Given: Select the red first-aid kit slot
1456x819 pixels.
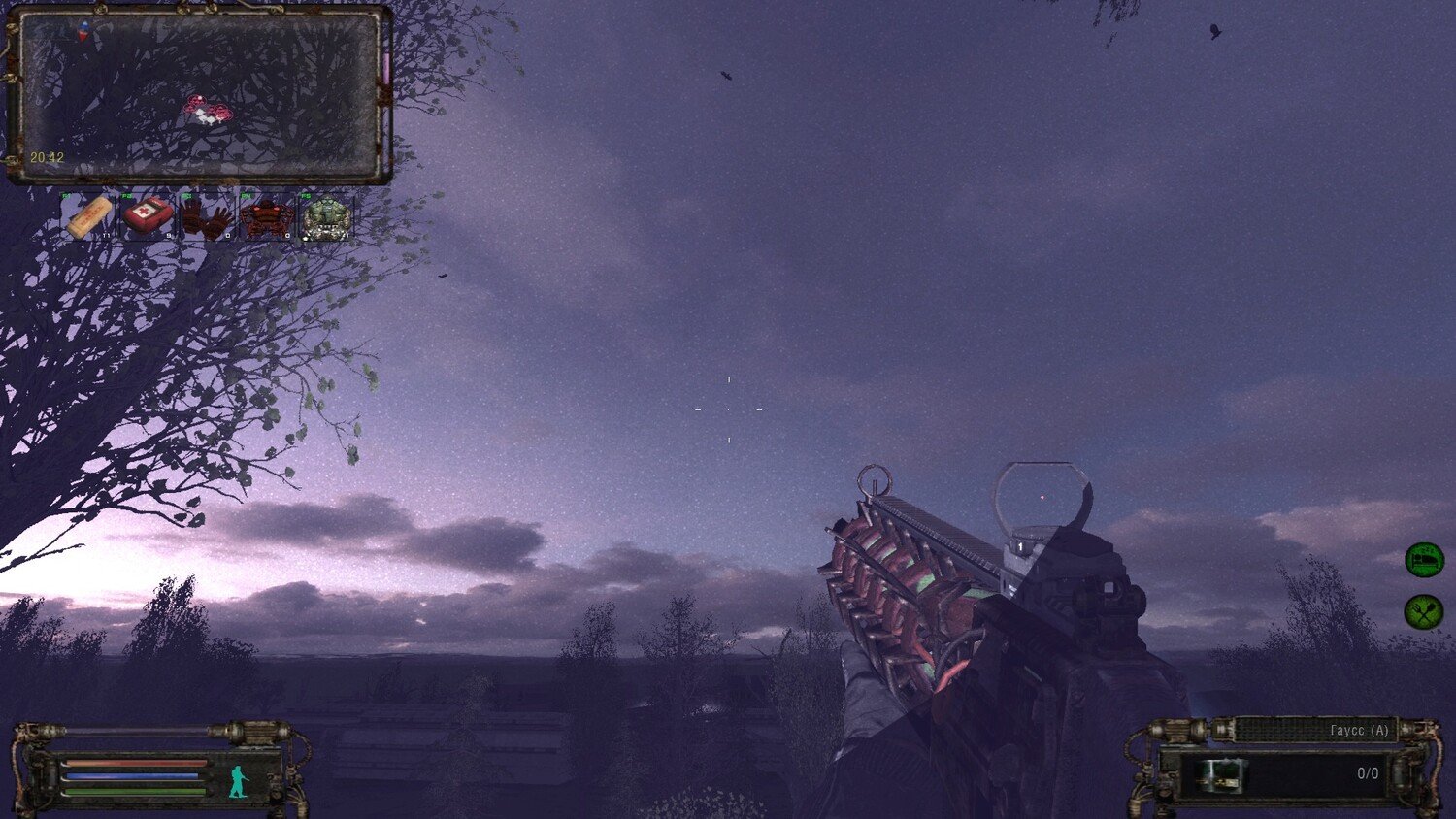Looking at the screenshot, I should point(148,216).
